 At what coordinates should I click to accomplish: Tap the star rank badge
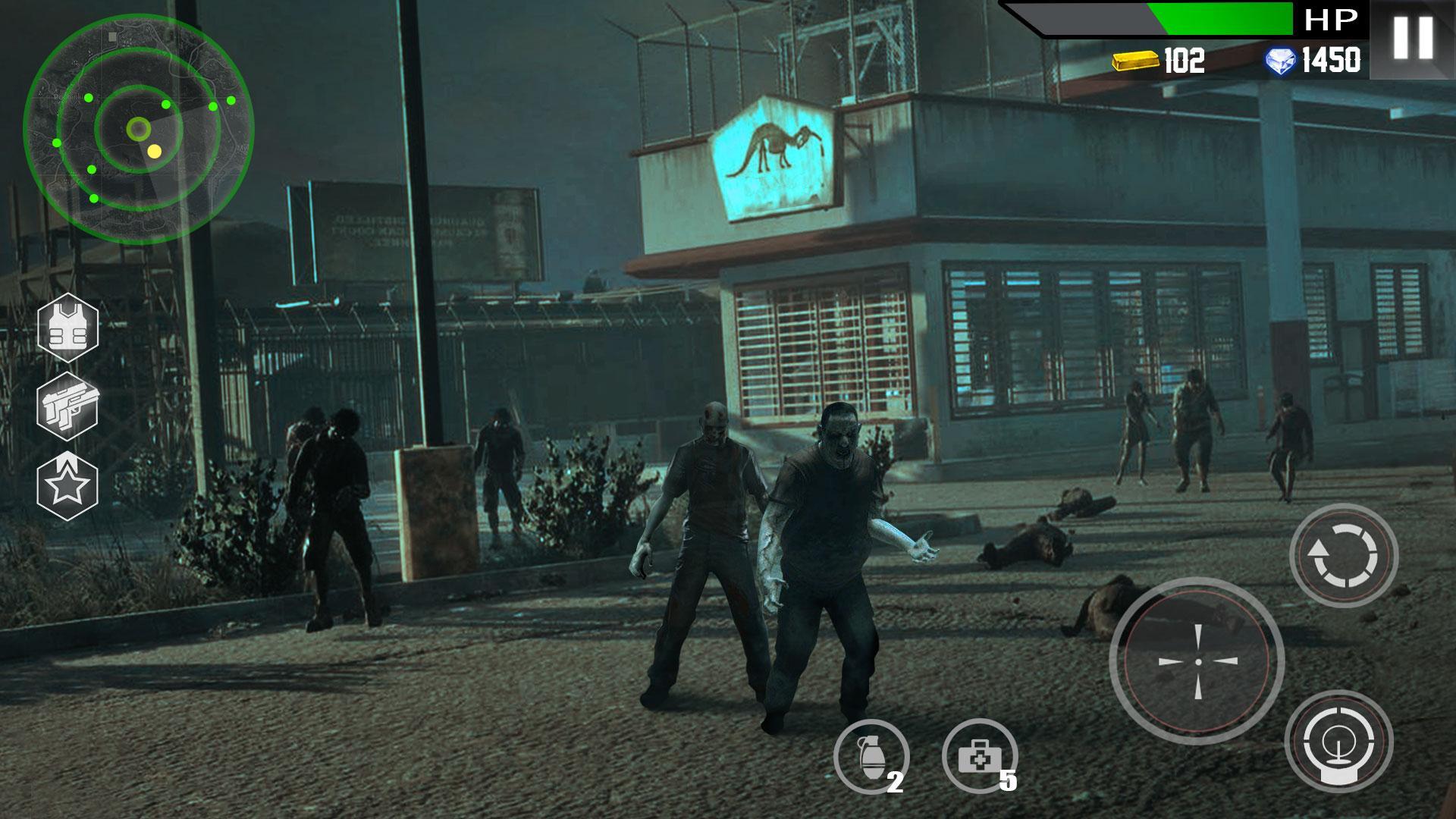click(x=68, y=486)
